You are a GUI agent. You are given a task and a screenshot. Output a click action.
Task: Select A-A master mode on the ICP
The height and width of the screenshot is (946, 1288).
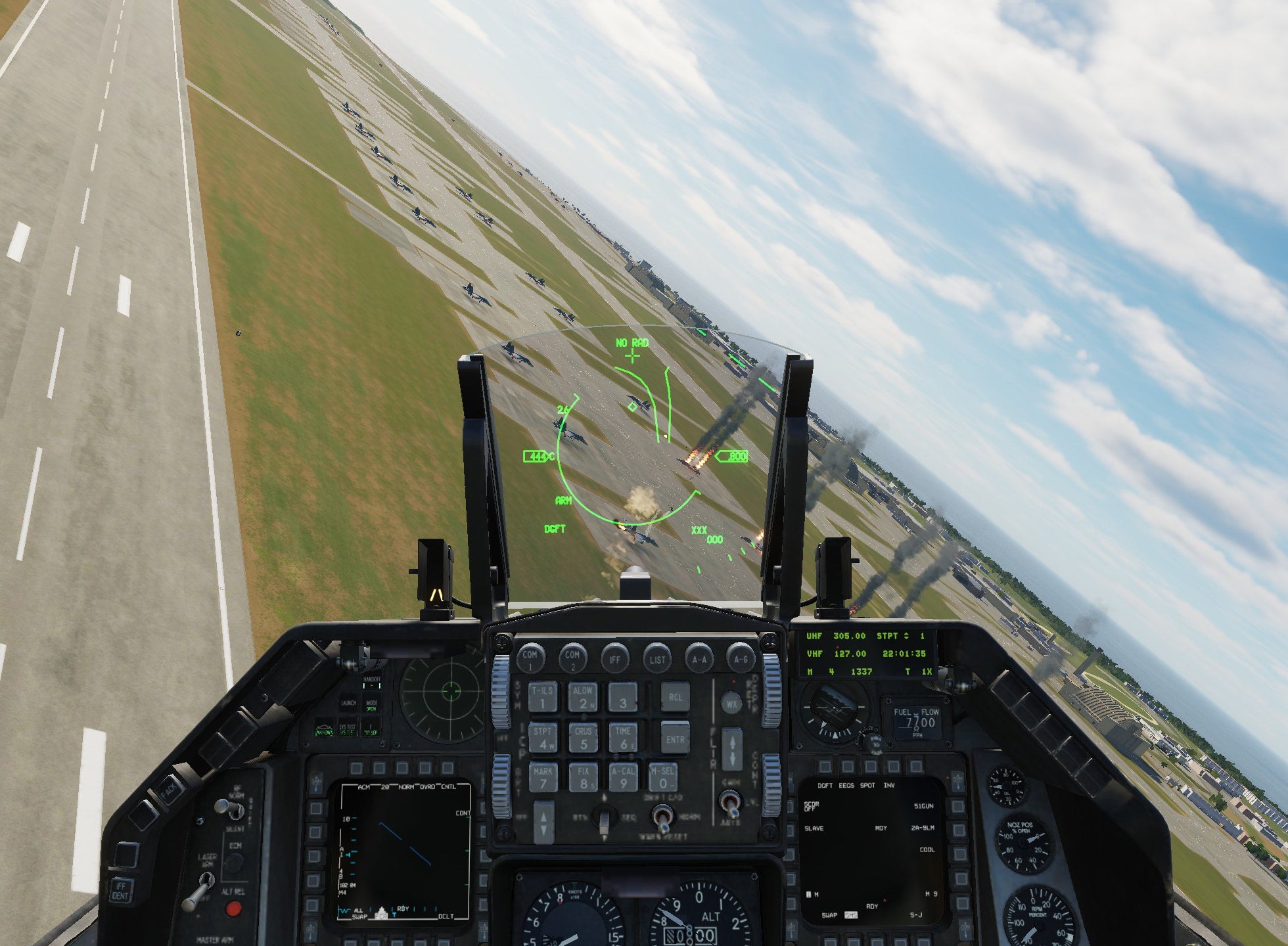(x=699, y=660)
